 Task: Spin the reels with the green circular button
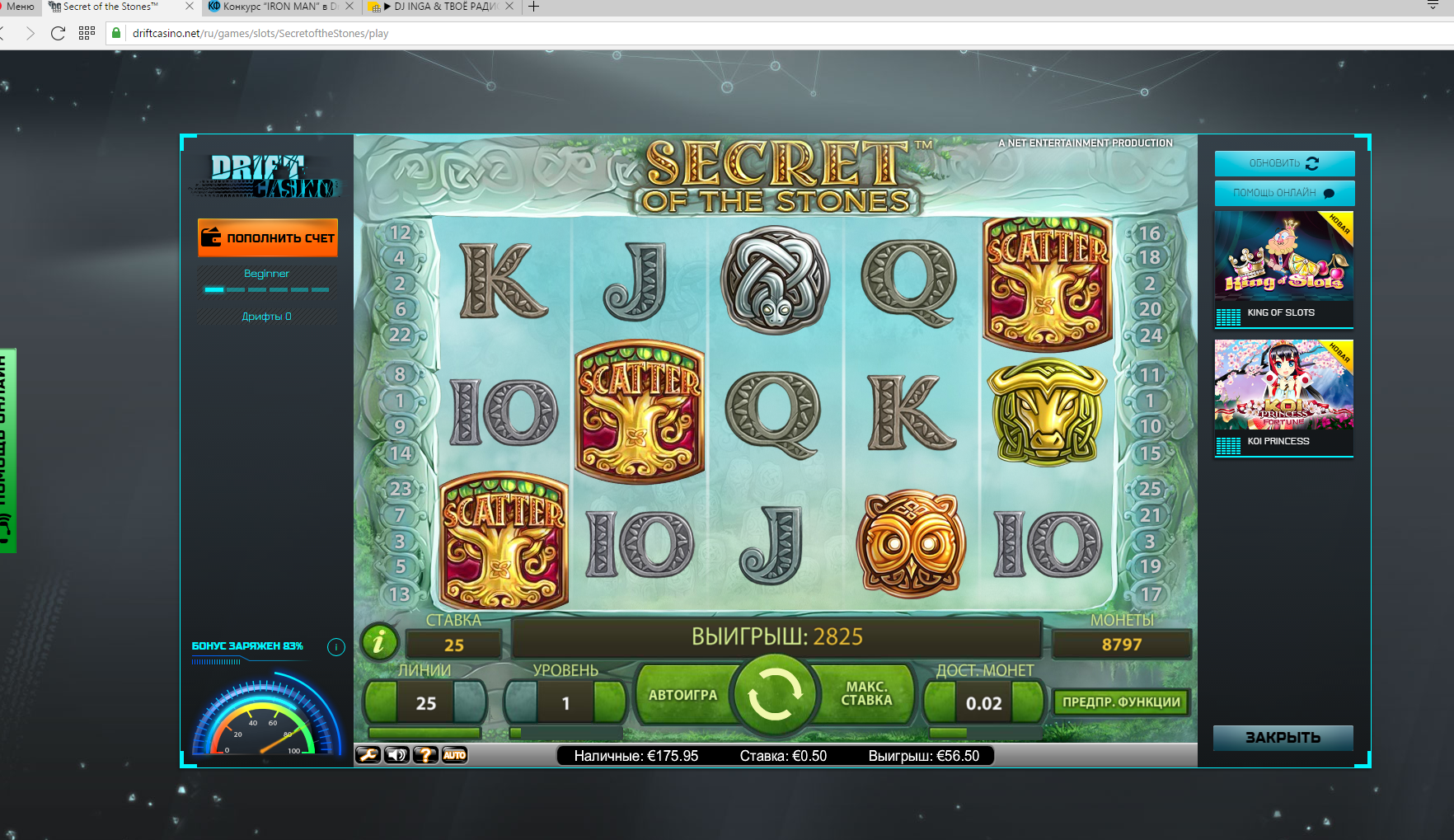click(x=774, y=694)
